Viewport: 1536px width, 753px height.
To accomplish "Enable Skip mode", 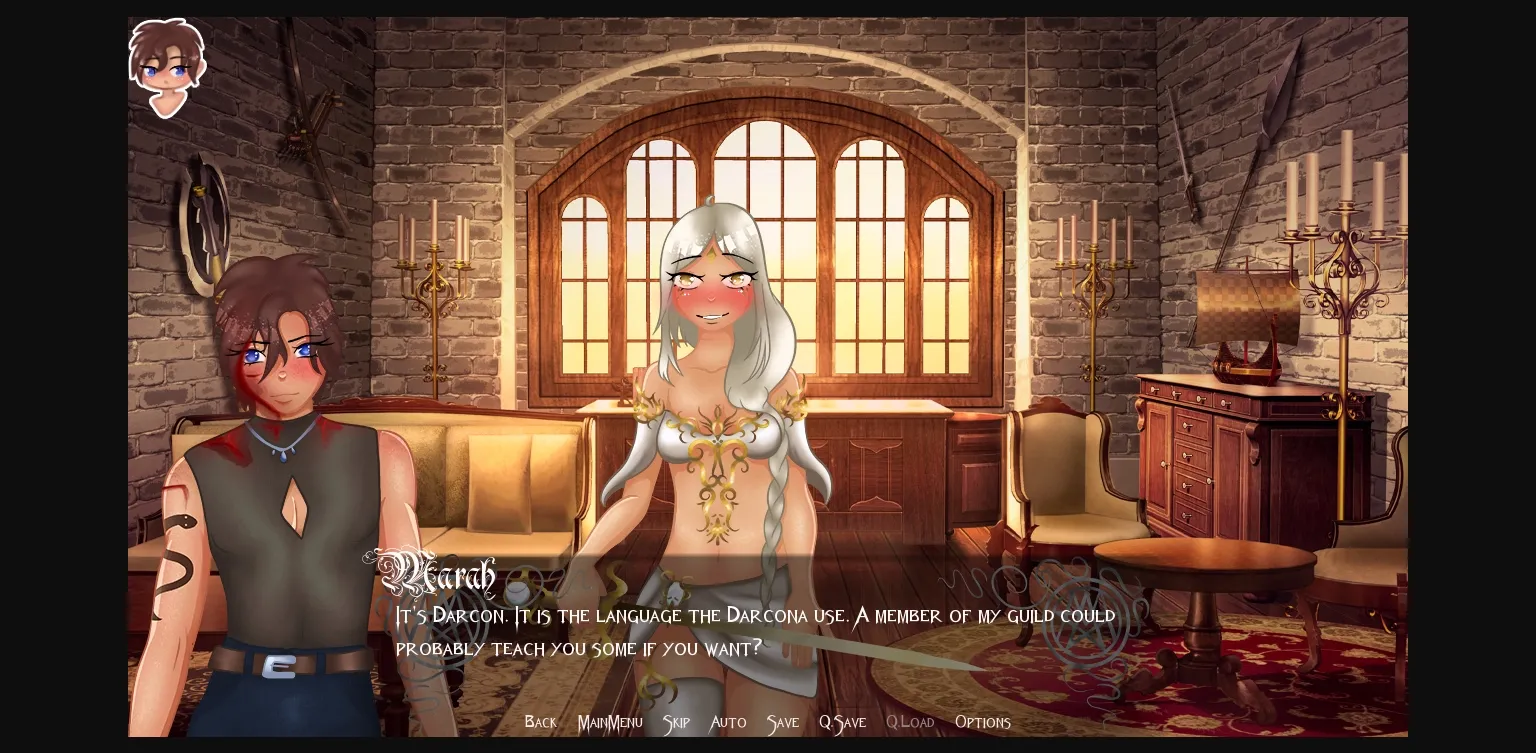I will click(x=676, y=722).
